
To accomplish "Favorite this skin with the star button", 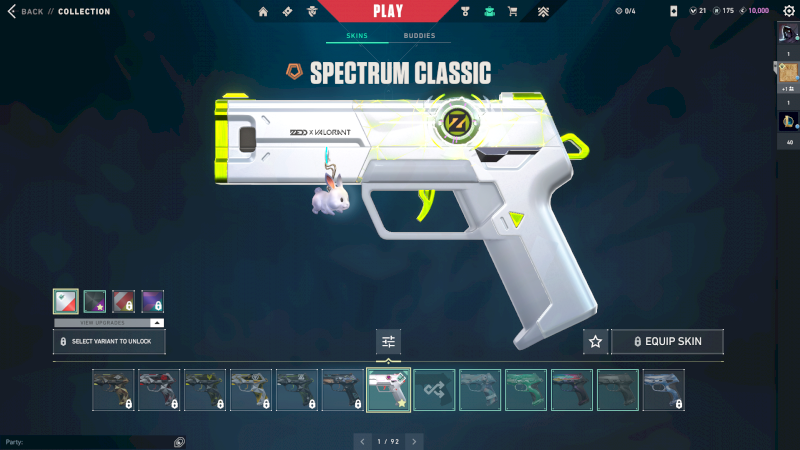I will point(596,341).
